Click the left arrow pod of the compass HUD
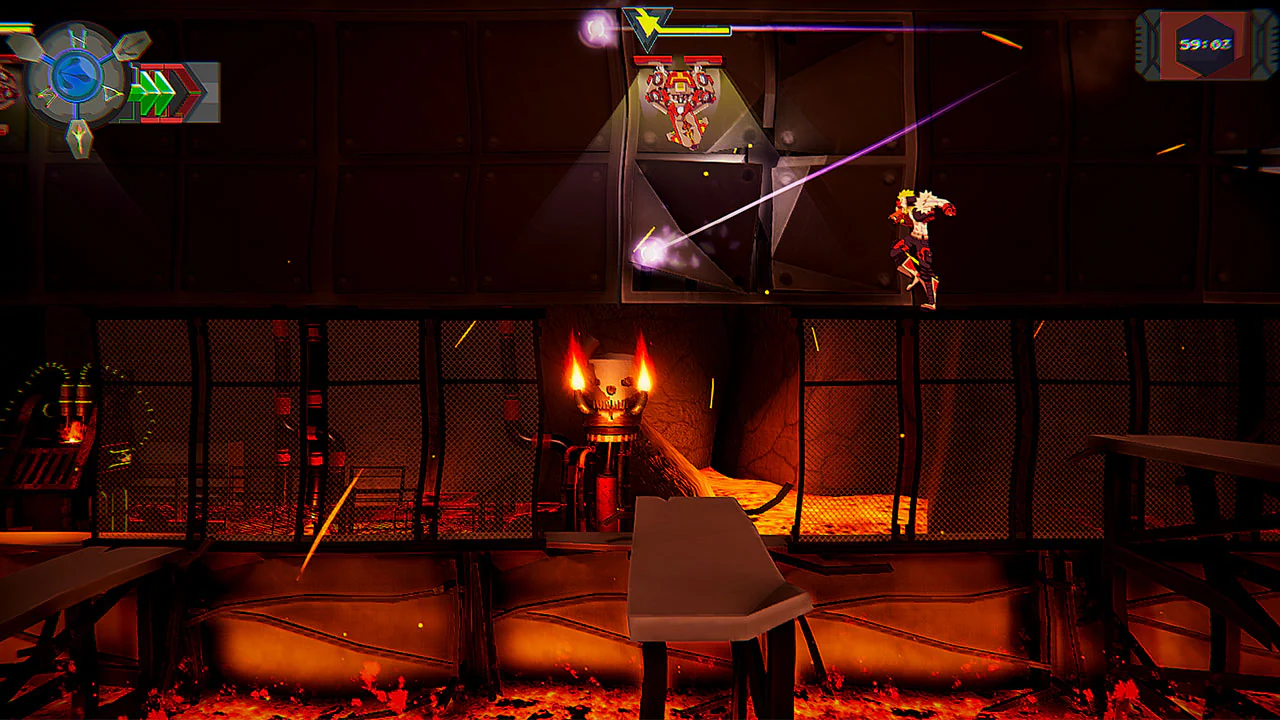1280x720 pixels. (24, 48)
